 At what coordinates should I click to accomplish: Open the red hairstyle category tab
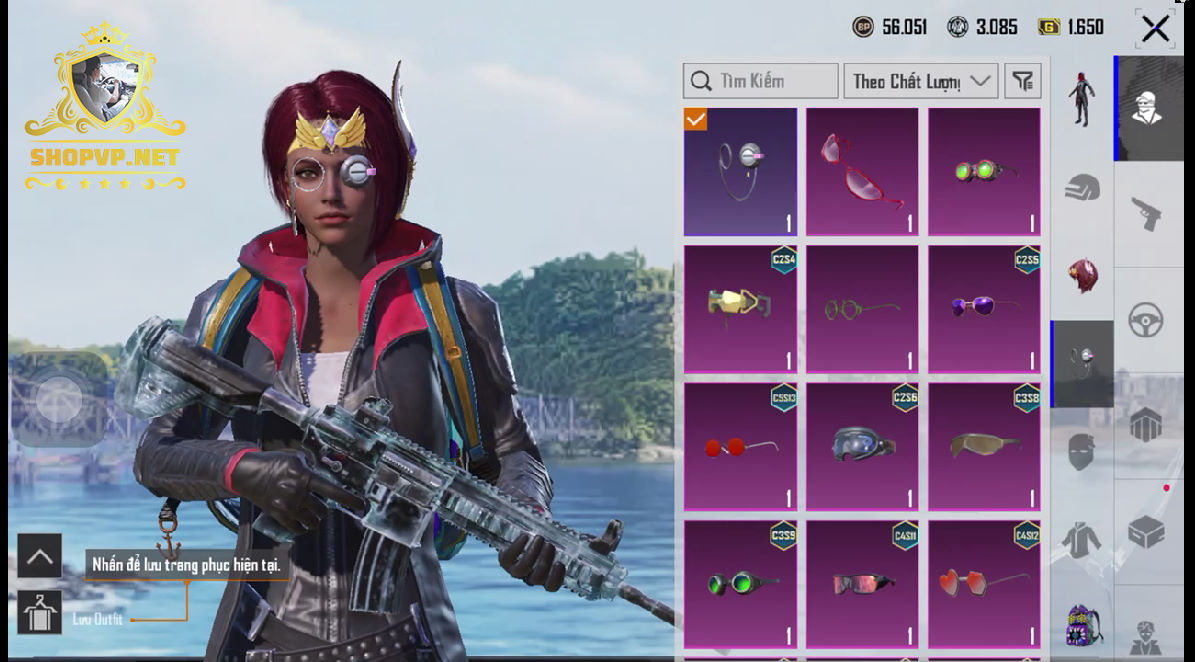[x=1082, y=275]
